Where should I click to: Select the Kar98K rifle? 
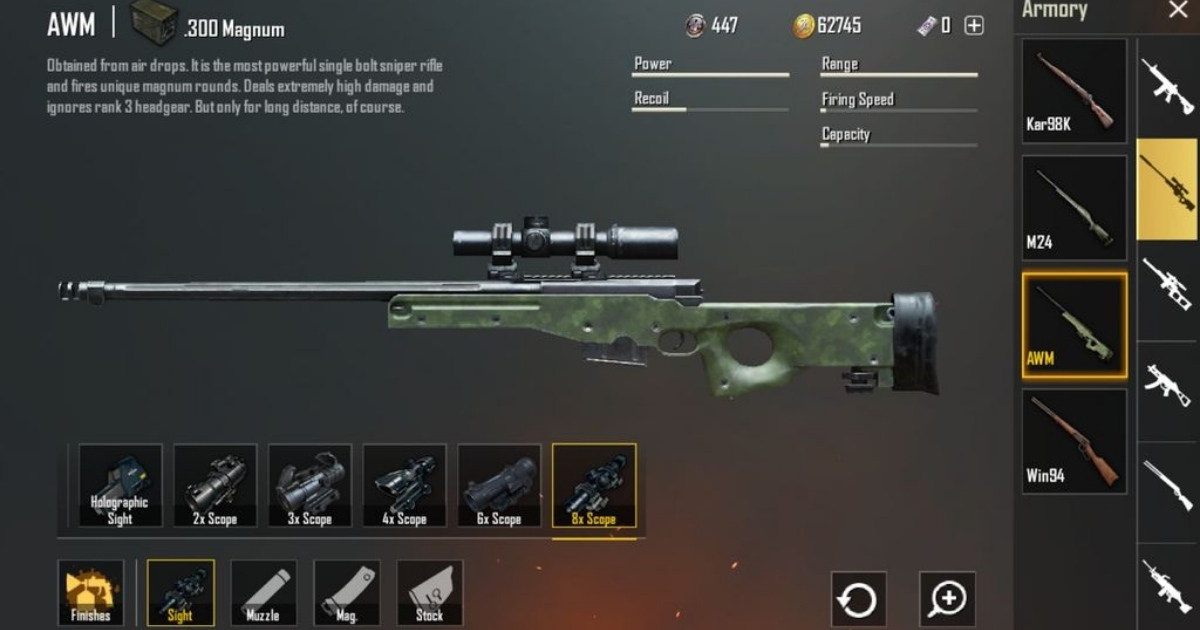tap(1074, 90)
